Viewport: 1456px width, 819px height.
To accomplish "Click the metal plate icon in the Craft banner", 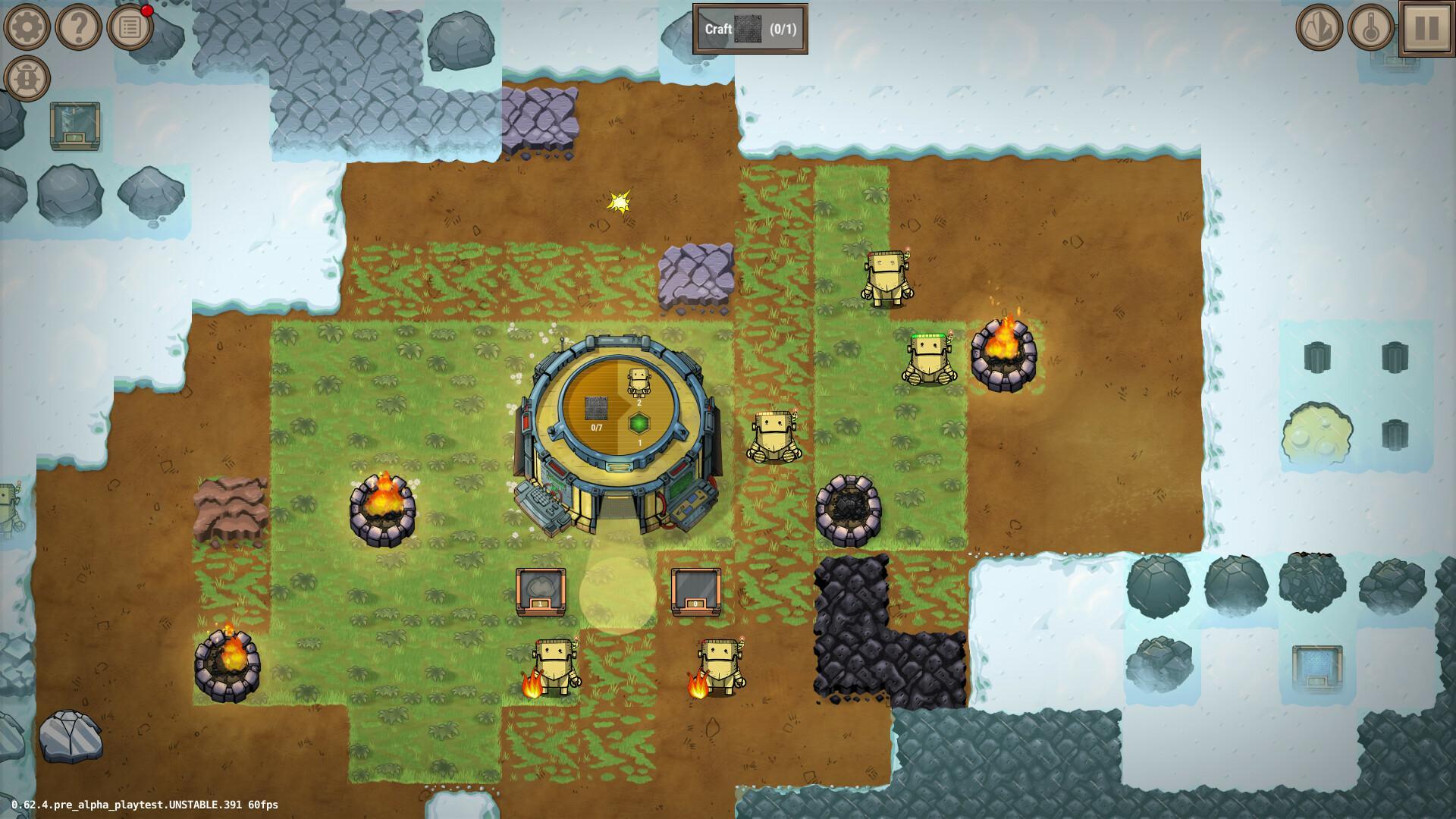I will pyautogui.click(x=748, y=30).
